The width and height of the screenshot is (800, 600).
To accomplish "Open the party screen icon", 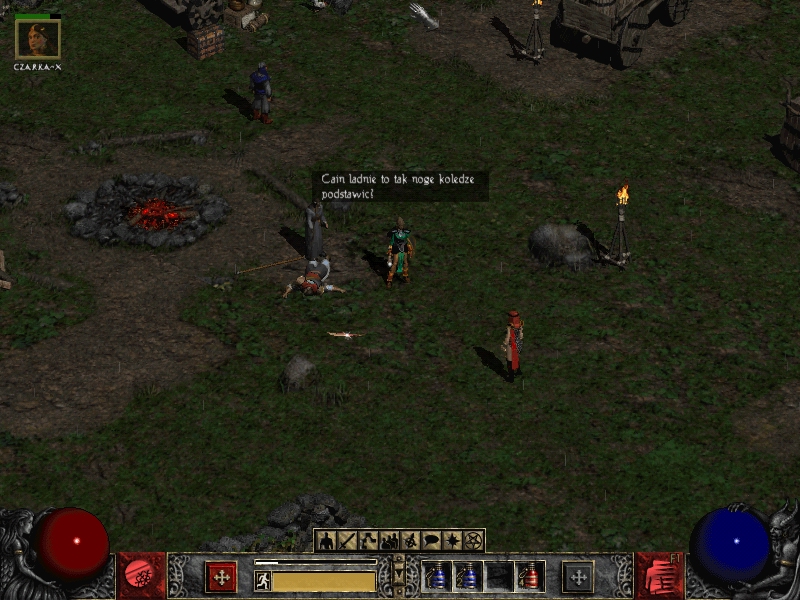I will pyautogui.click(x=390, y=541).
